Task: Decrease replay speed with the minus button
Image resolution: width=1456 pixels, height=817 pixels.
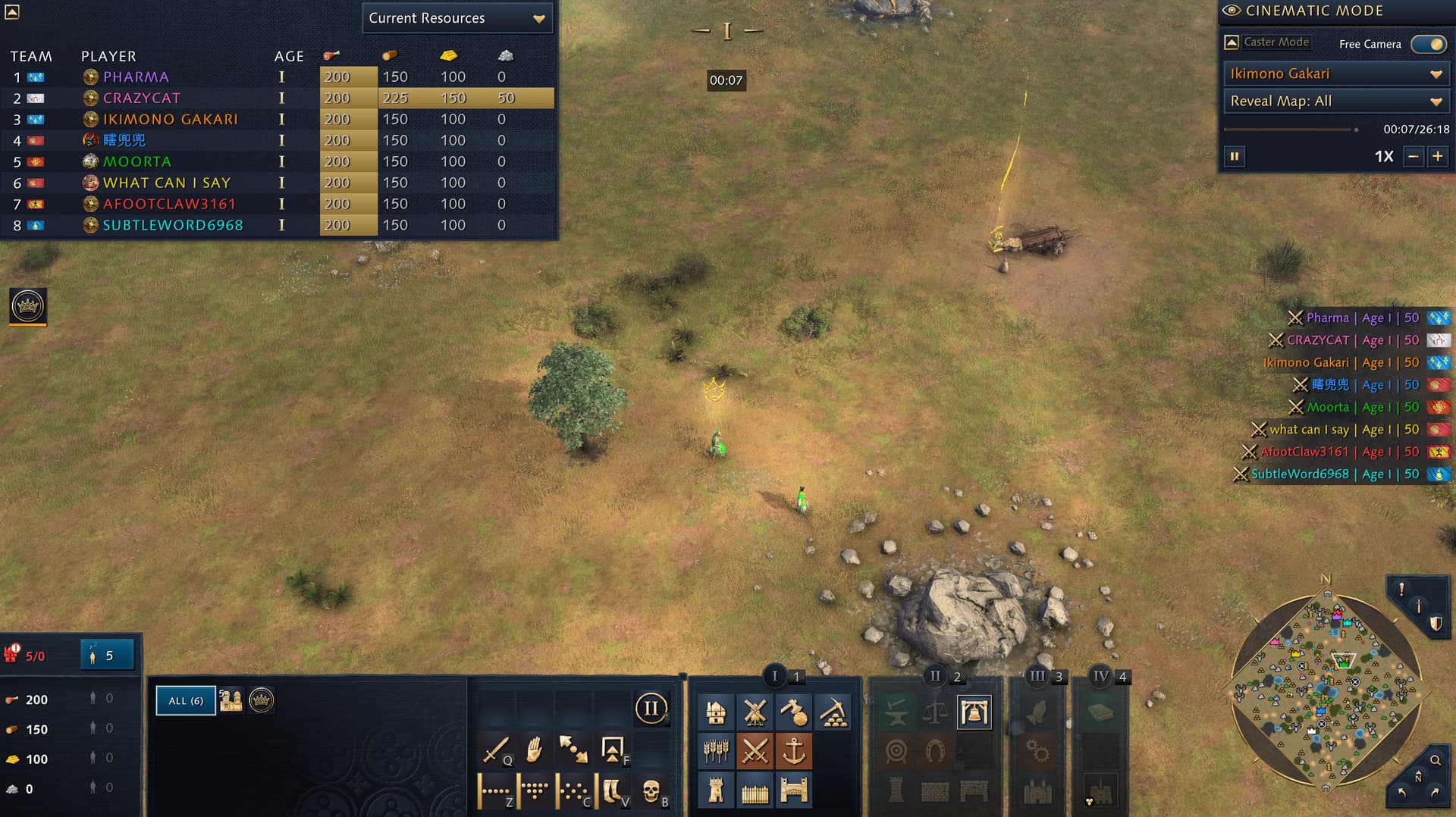Action: [1413, 157]
